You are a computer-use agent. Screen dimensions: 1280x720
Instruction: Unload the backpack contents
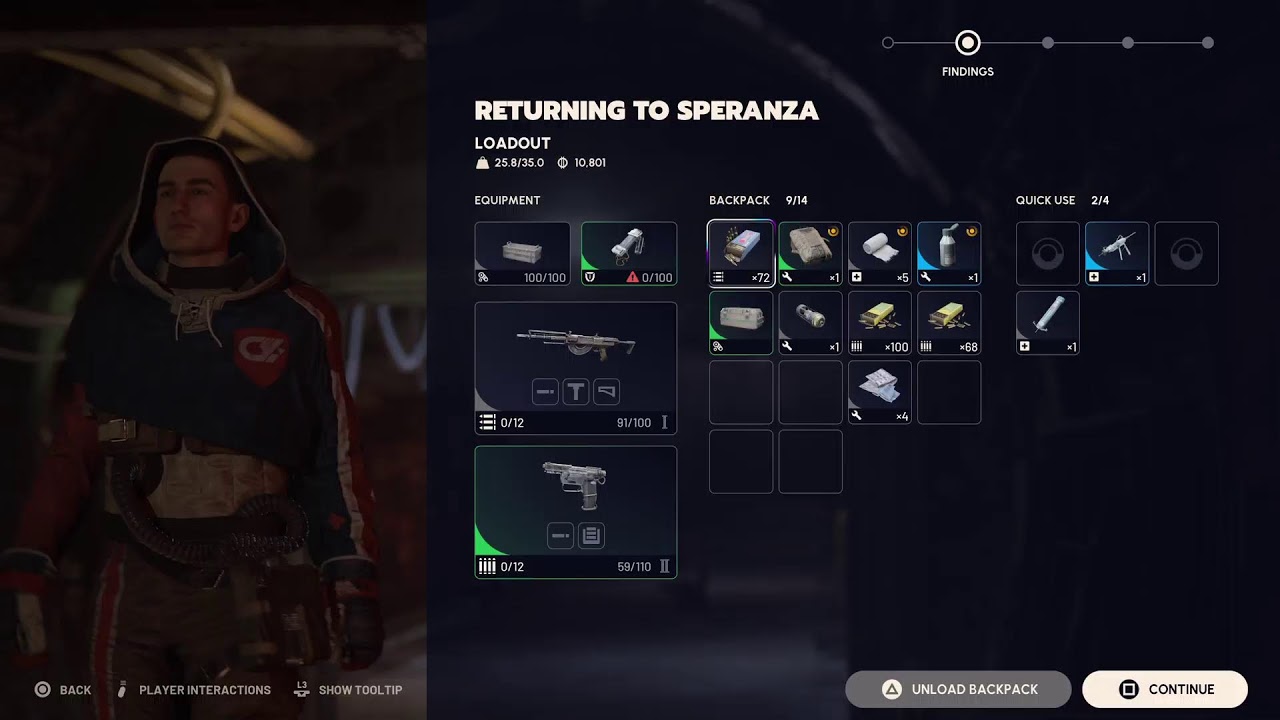tap(958, 689)
